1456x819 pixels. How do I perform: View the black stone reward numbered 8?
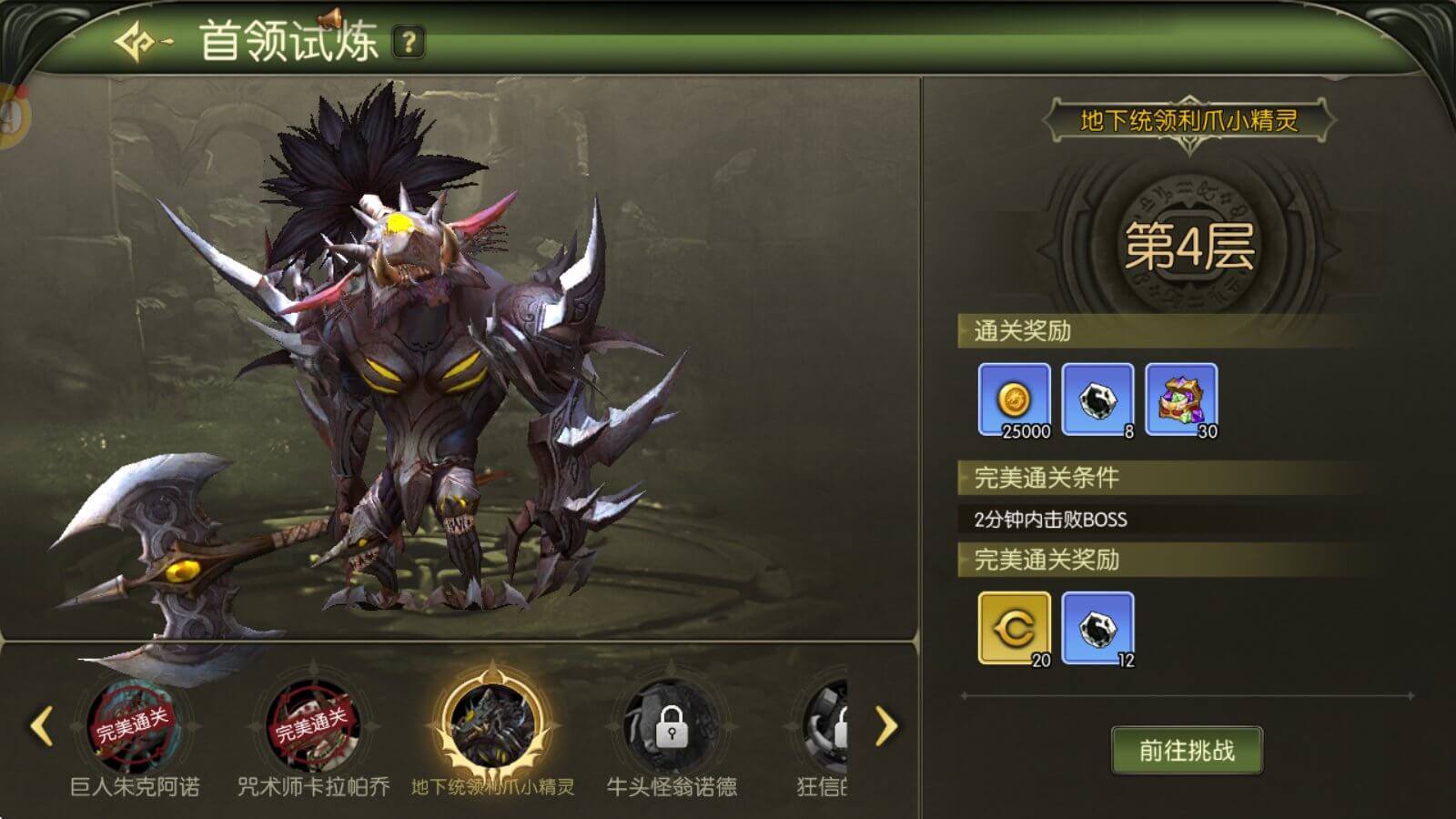tap(1097, 400)
